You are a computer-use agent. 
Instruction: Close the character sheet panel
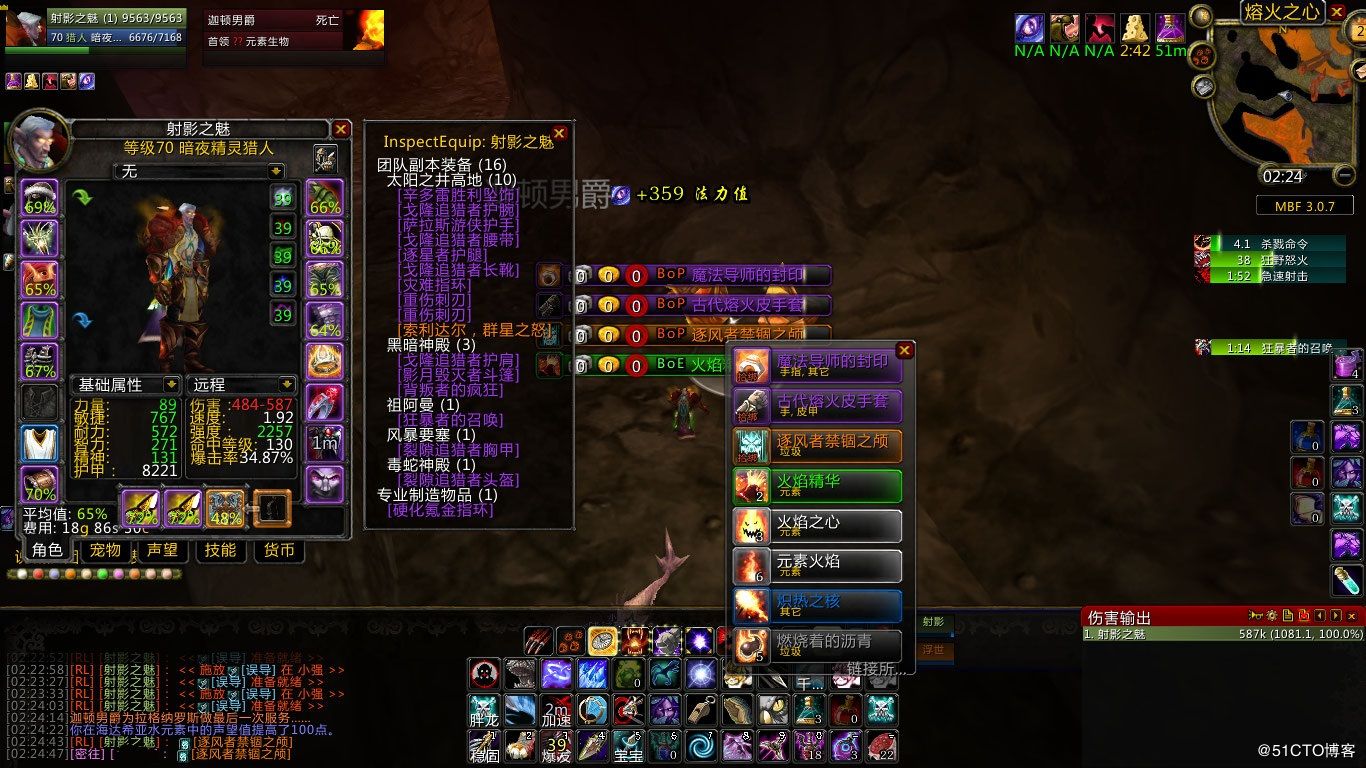341,129
